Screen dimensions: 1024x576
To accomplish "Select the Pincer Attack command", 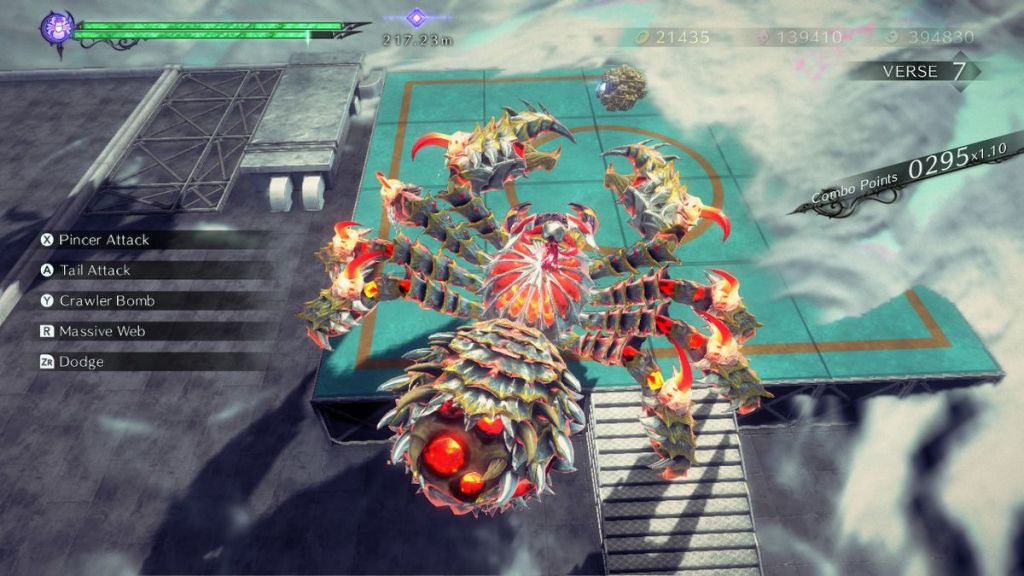I will pos(103,240).
